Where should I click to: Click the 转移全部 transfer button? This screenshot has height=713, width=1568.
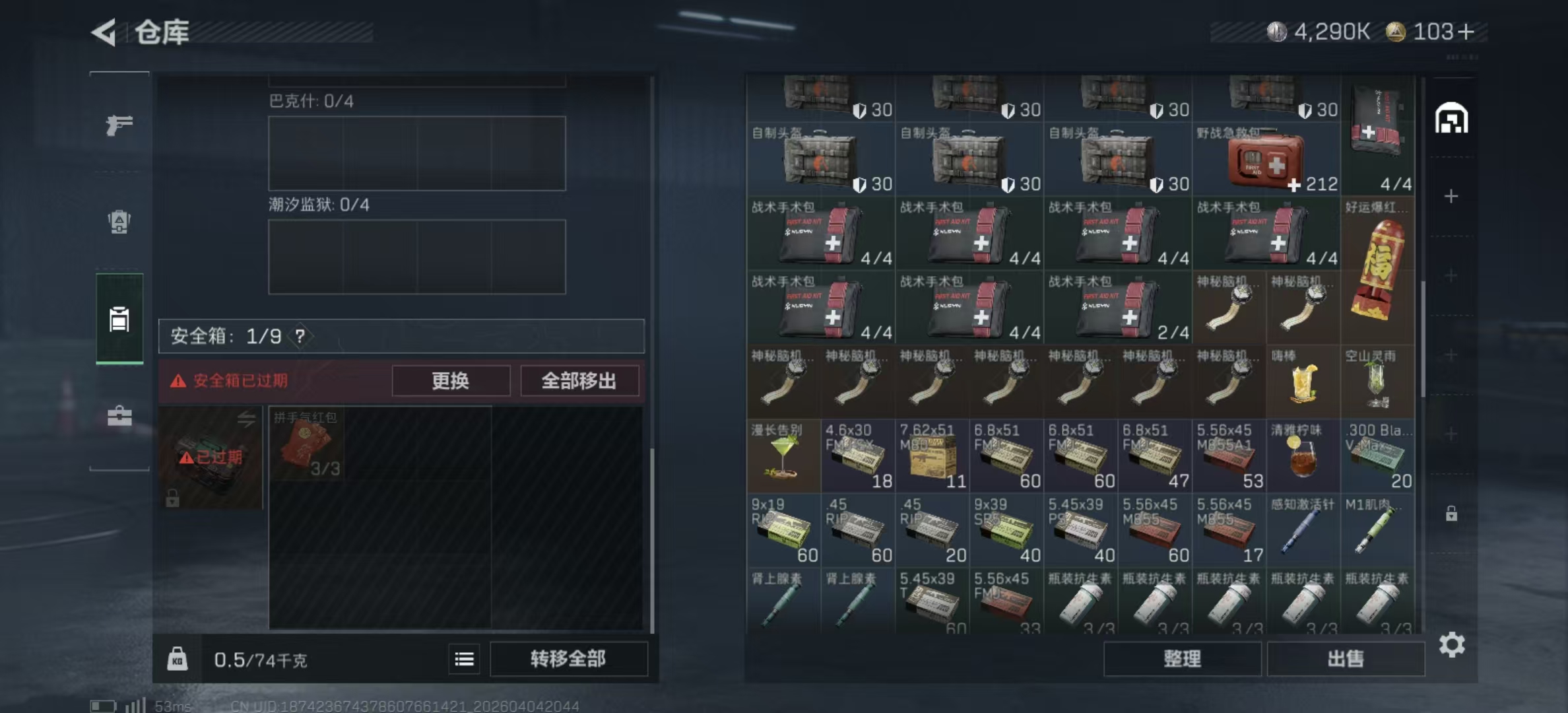[x=568, y=659]
